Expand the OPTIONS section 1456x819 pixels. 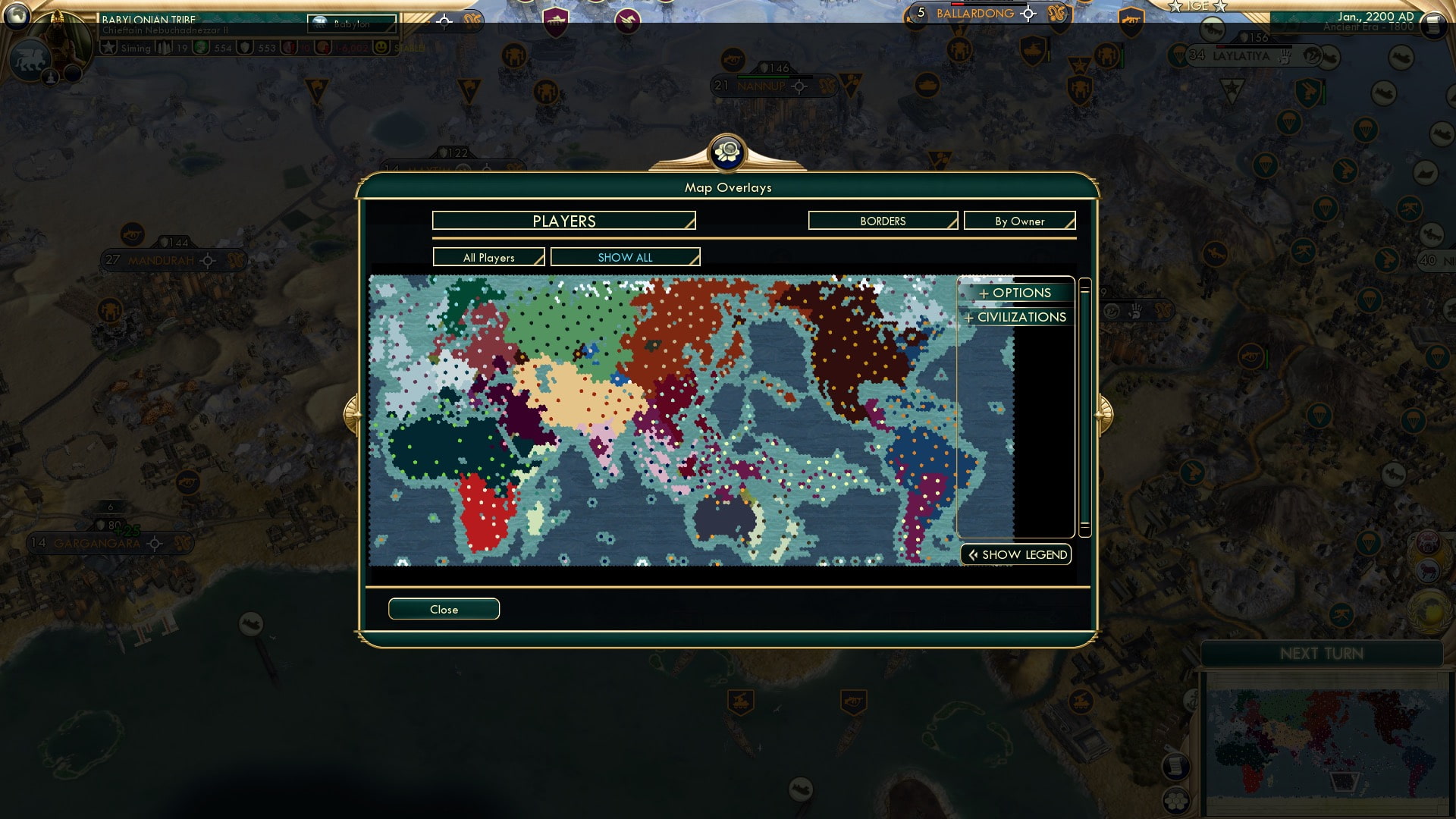point(1015,292)
